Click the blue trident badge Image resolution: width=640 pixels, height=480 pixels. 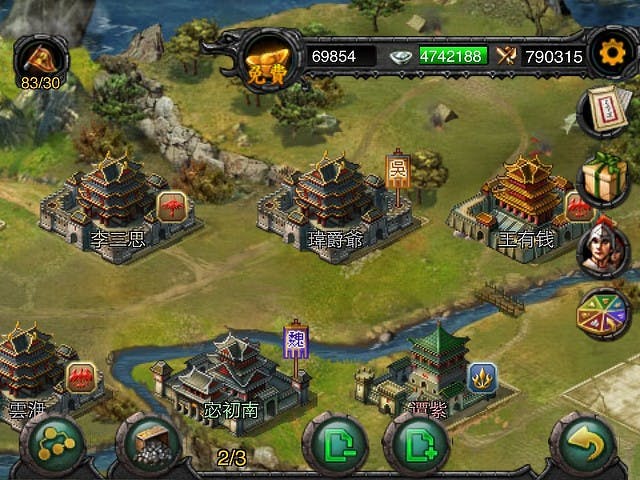point(483,377)
